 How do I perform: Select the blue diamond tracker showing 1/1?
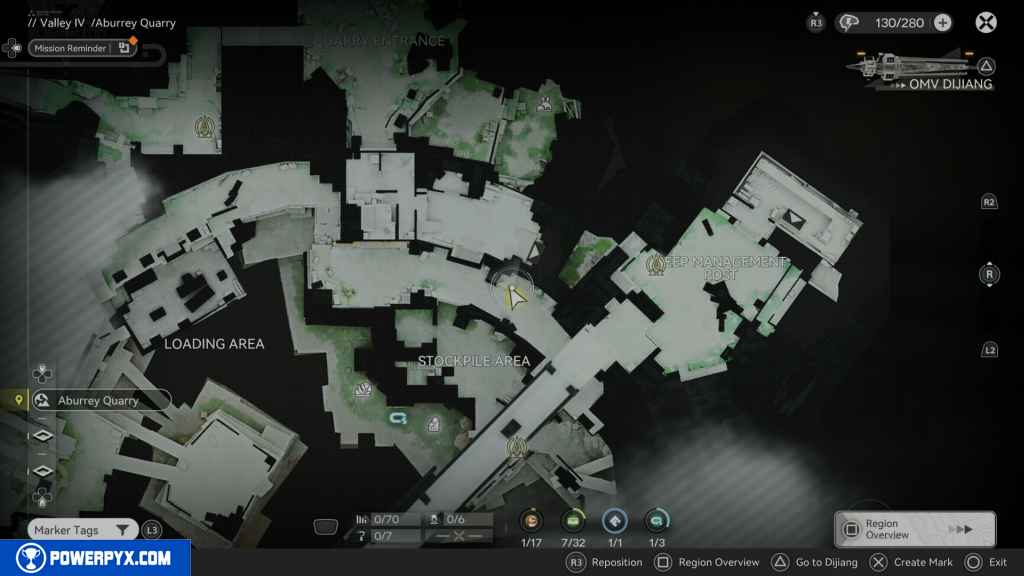[615, 520]
